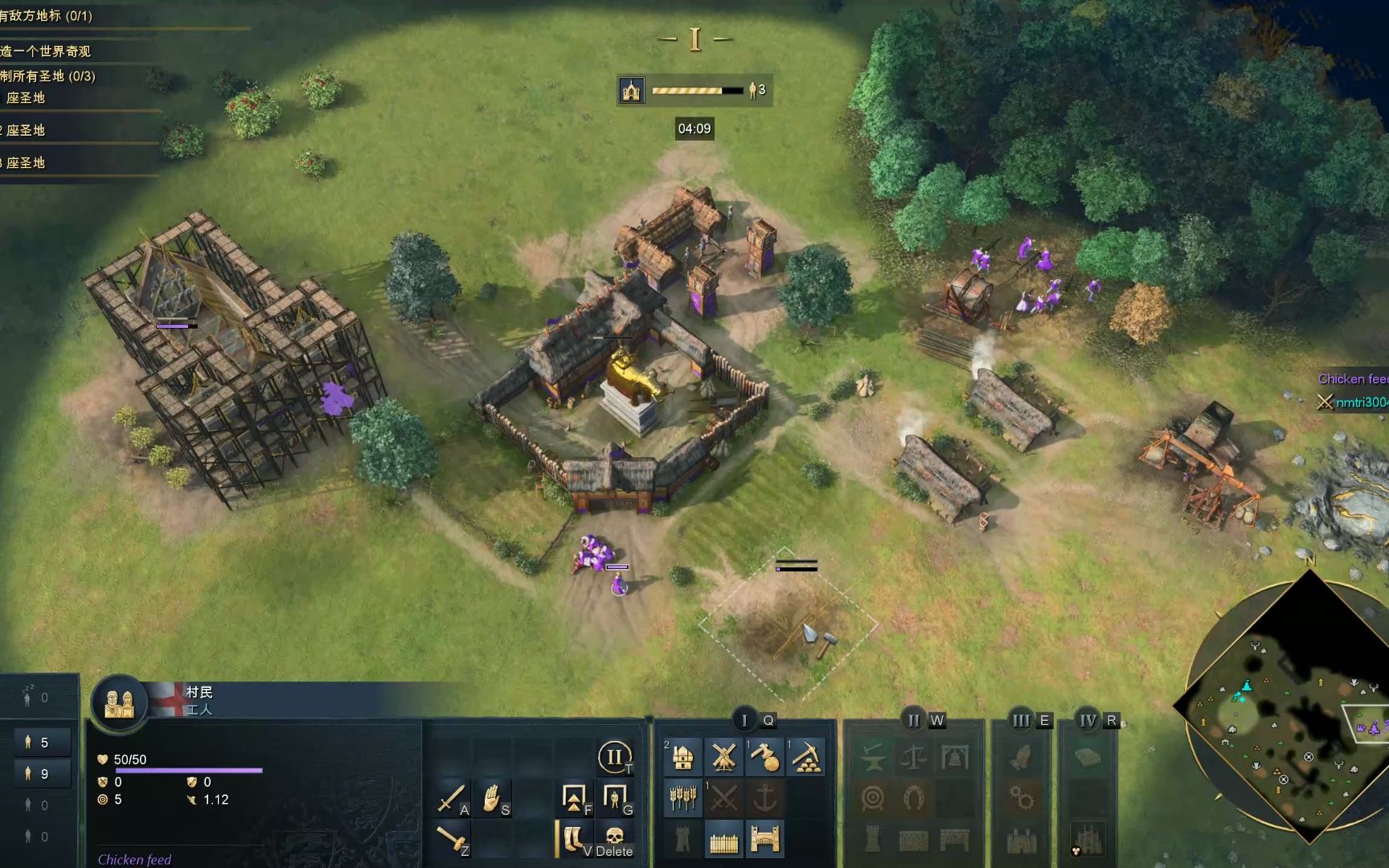
Task: Activate the sword attack-move command
Action: point(452,798)
